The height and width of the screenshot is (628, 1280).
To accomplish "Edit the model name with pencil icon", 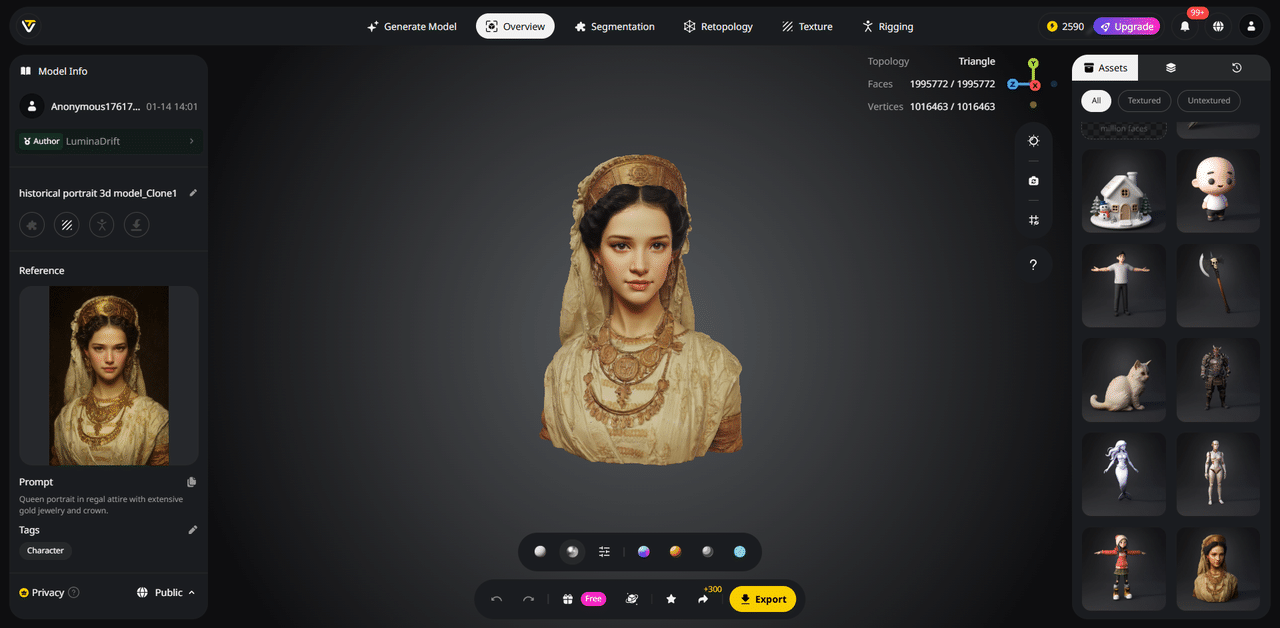I will click(193, 193).
